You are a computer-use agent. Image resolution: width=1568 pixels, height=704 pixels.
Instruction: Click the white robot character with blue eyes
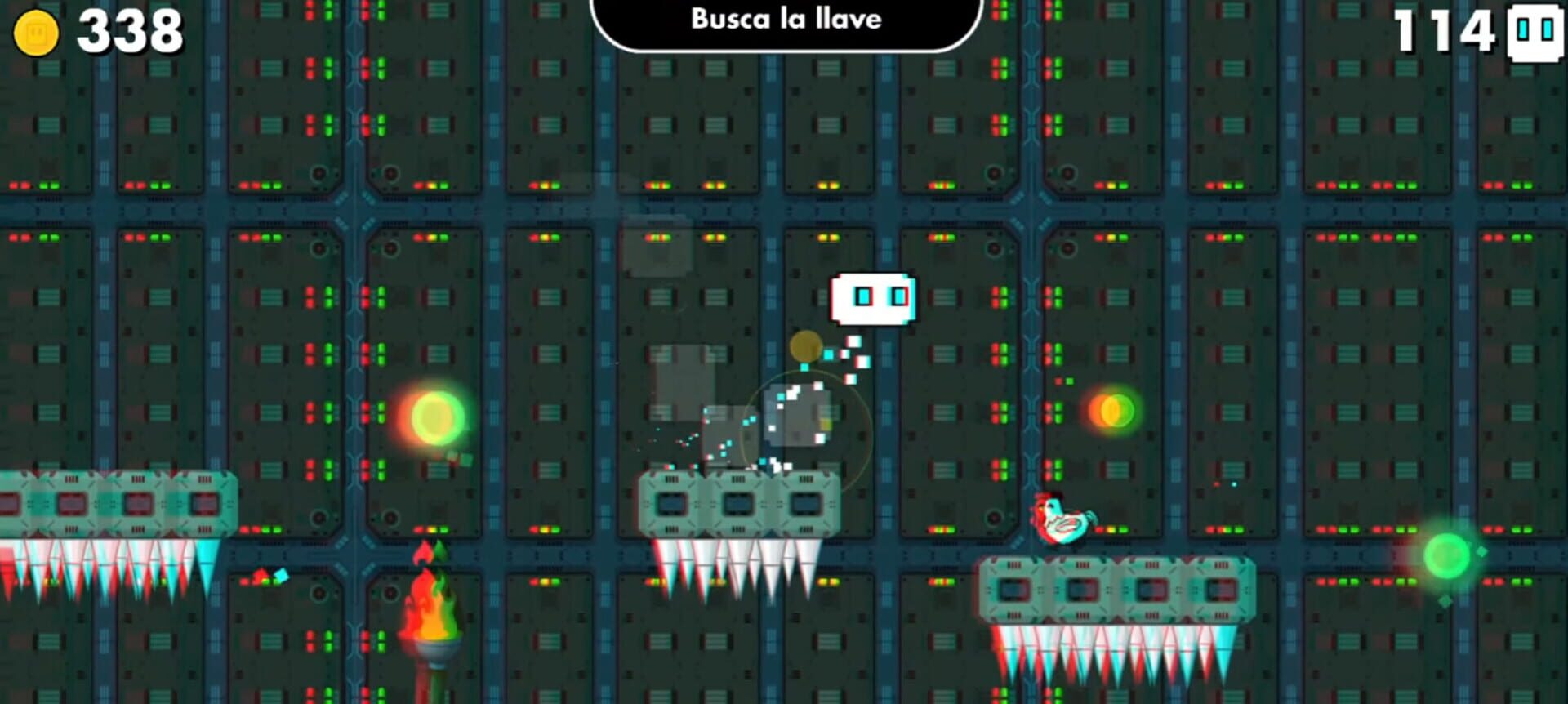point(874,300)
